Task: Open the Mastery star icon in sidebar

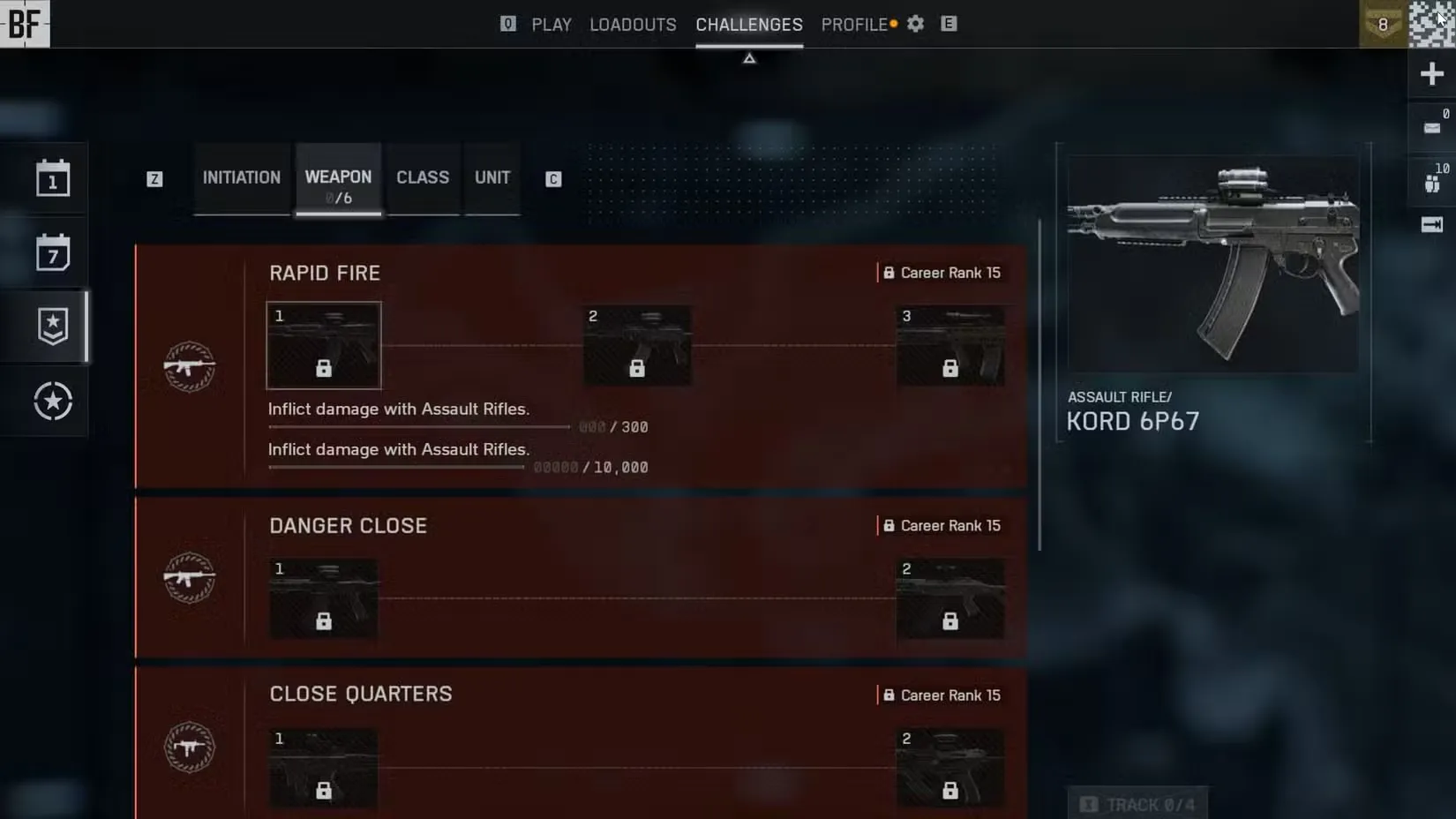Action: point(53,401)
